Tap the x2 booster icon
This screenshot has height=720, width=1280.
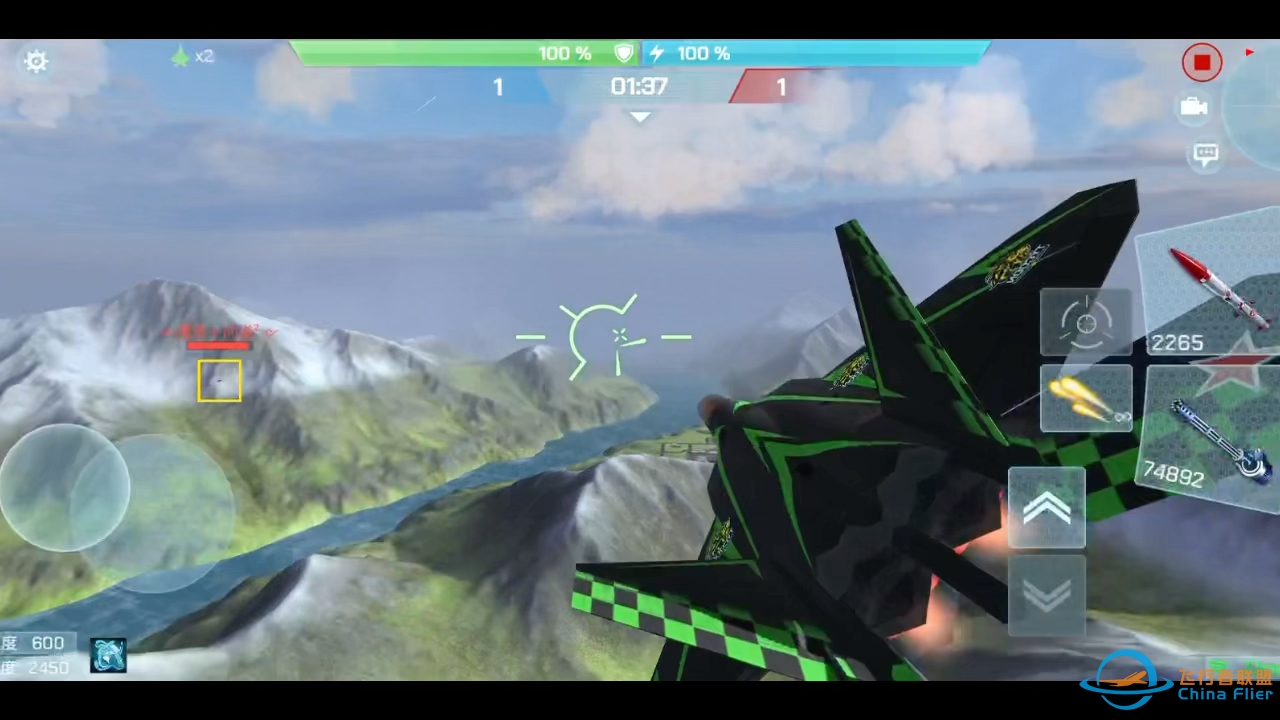pyautogui.click(x=193, y=56)
